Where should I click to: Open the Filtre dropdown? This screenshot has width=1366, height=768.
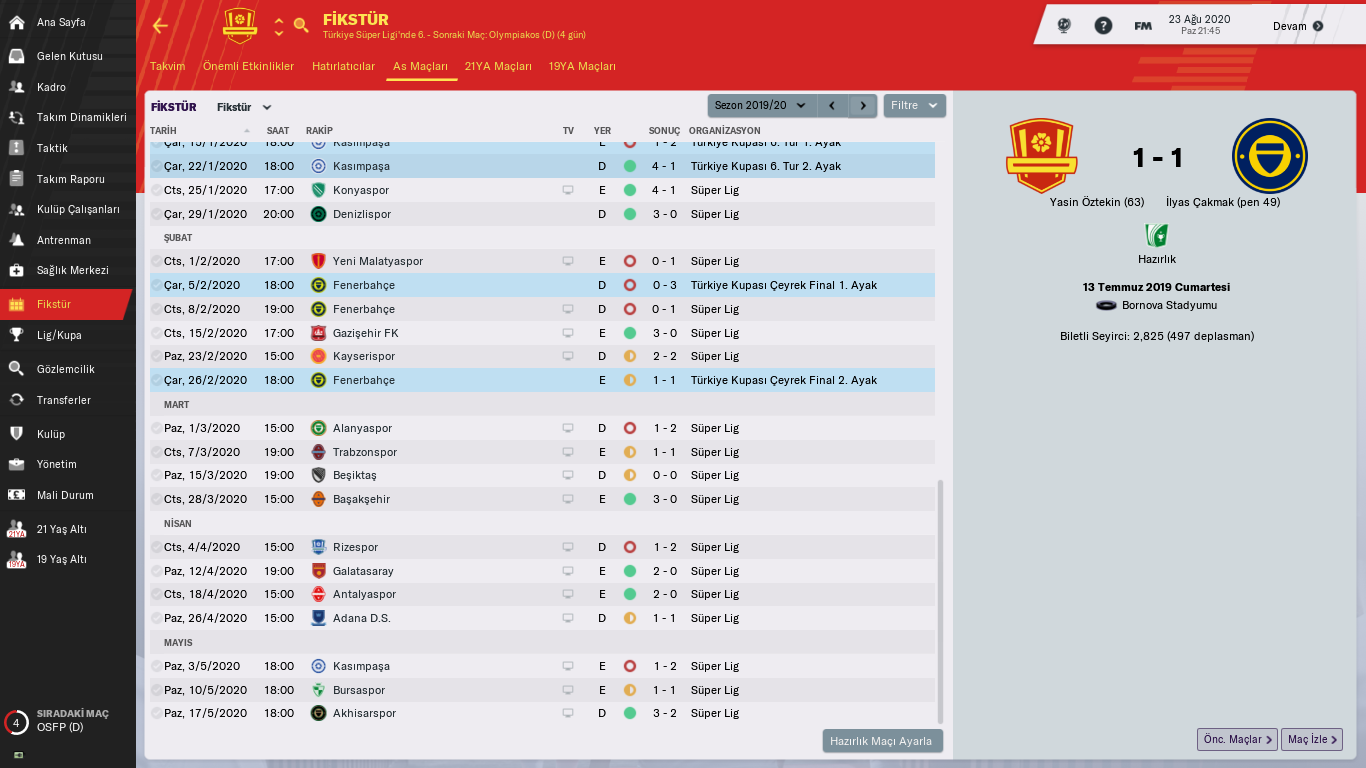[x=914, y=105]
